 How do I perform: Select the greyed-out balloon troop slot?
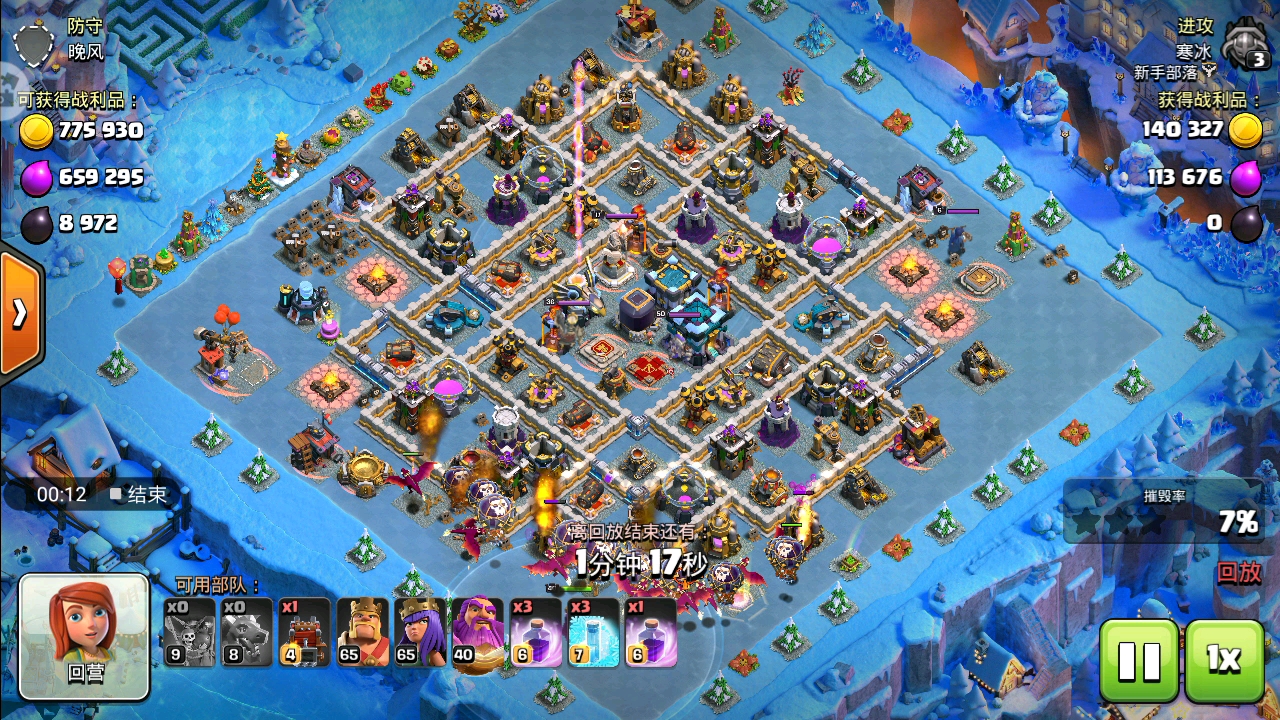coord(190,633)
